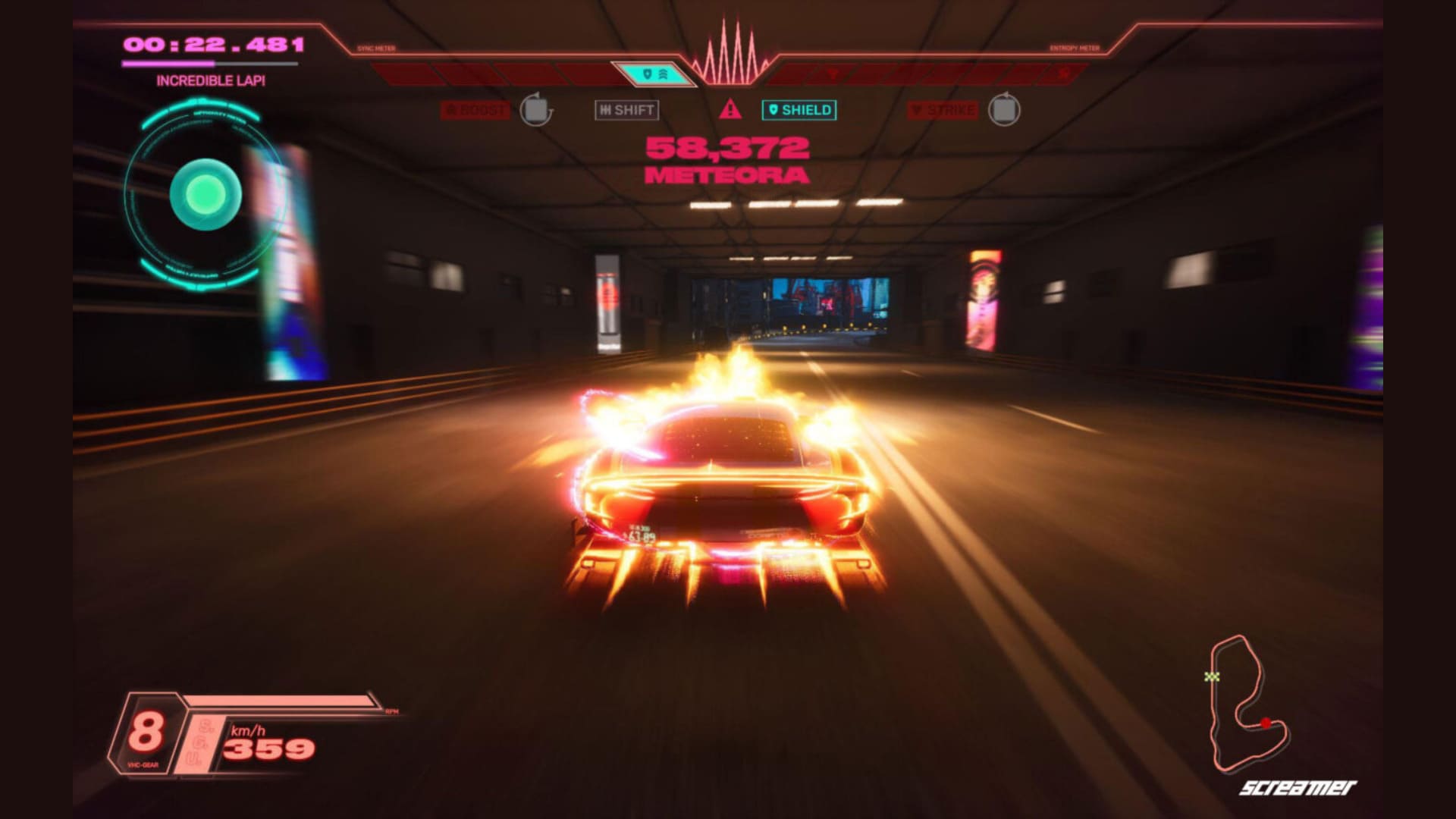The width and height of the screenshot is (1456, 819).
Task: Click the red warning triangle icon
Action: point(730,109)
